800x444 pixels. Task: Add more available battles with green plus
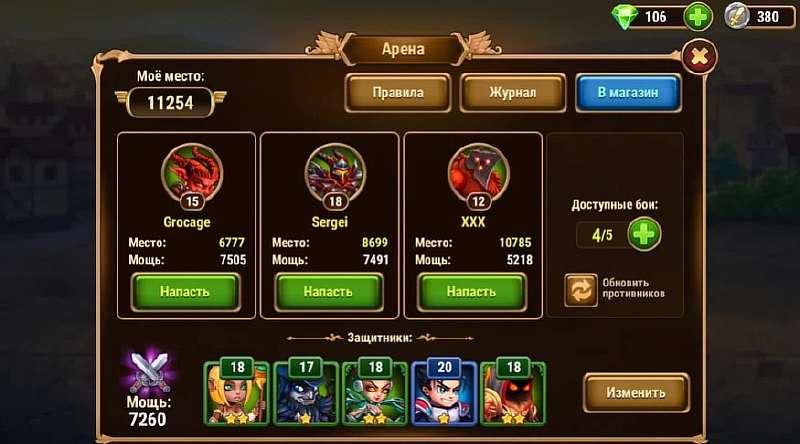643,235
